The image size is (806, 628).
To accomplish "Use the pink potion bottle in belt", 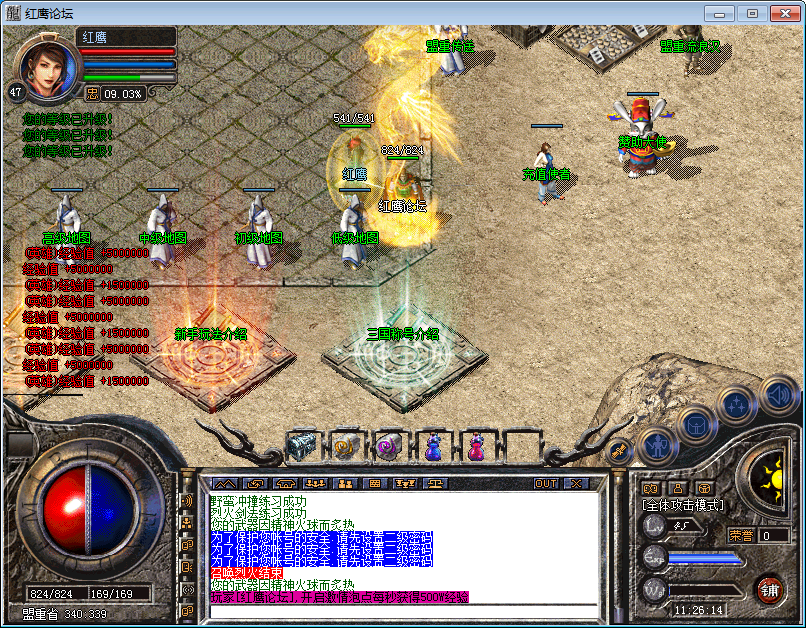I will coord(476,446).
